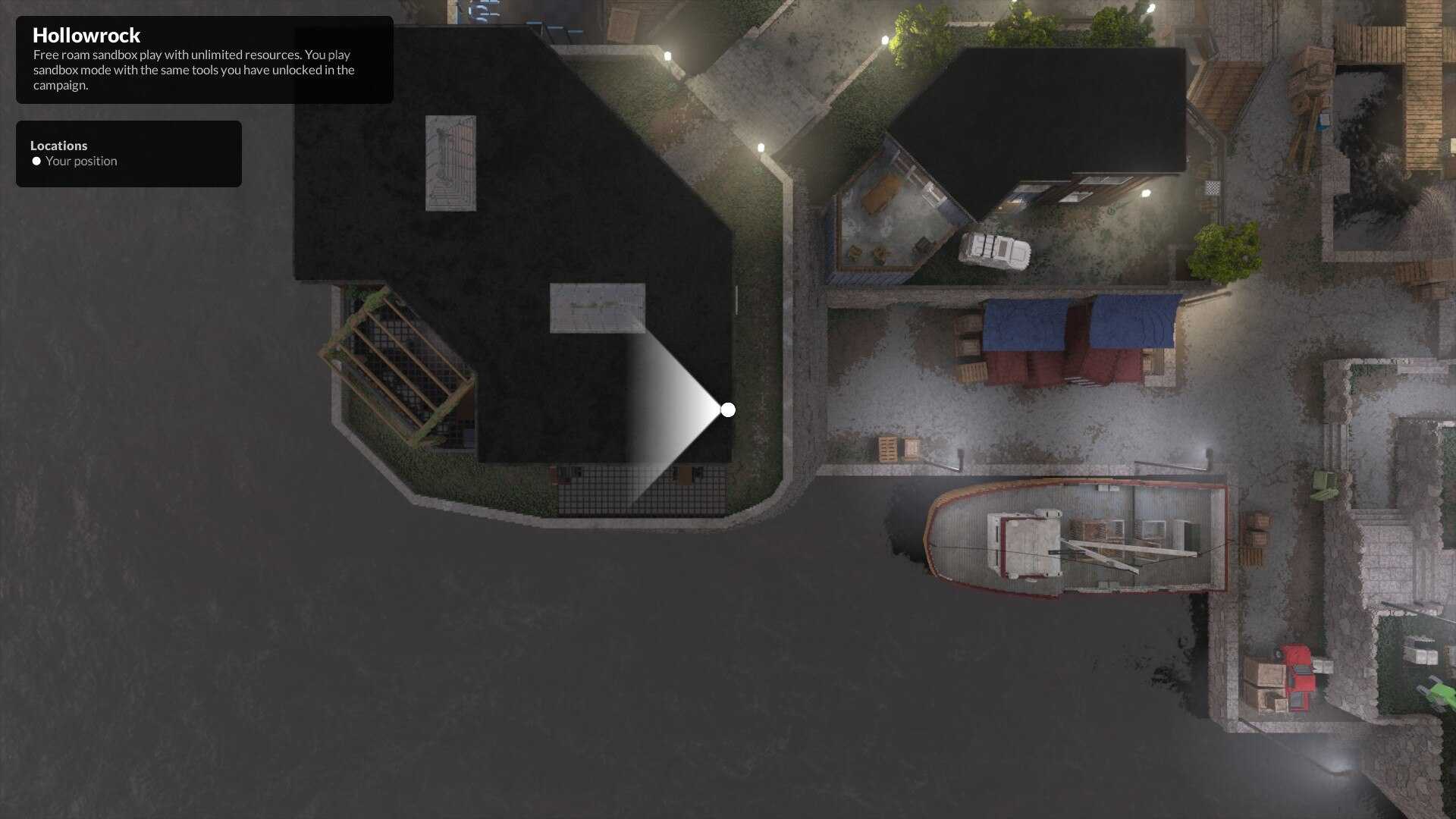Click the white player position marker

728,410
